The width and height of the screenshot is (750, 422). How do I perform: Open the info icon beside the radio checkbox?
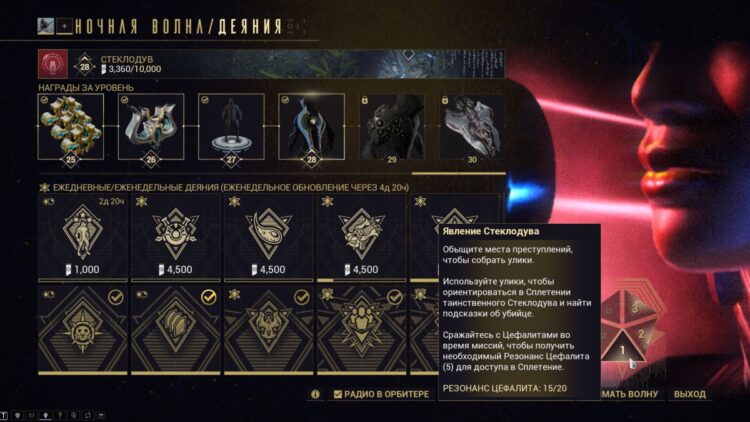tap(316, 394)
